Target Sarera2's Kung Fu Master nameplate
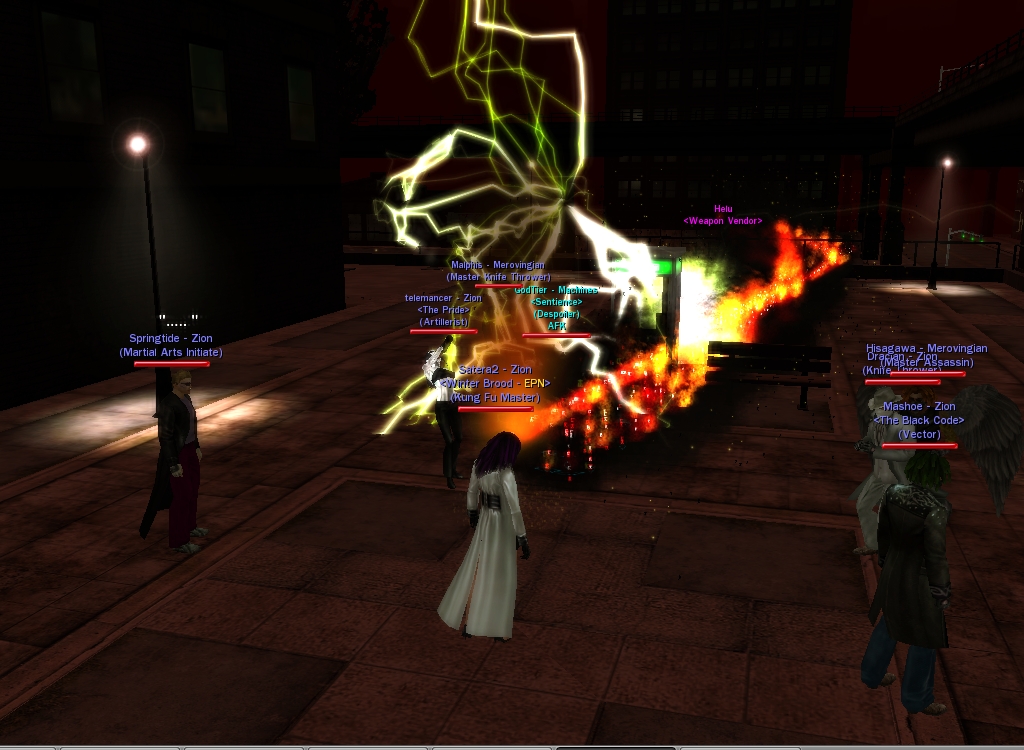 tap(495, 384)
